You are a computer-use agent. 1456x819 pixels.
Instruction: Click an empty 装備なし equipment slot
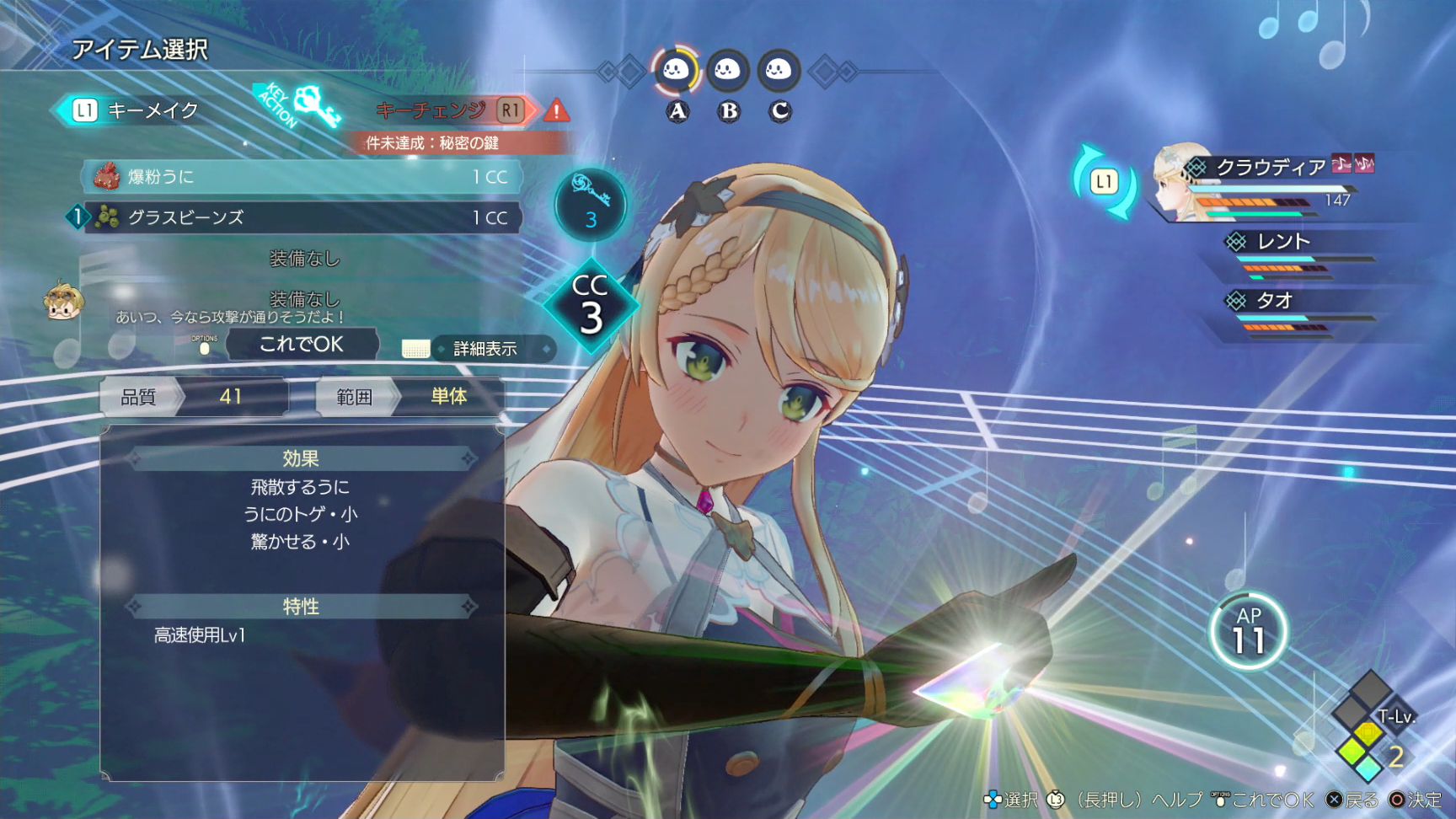[303, 260]
